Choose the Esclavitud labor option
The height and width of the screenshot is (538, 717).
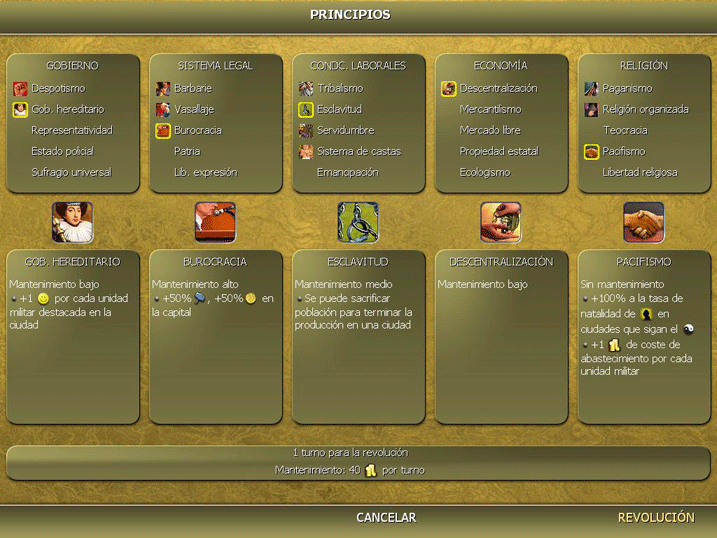click(339, 109)
